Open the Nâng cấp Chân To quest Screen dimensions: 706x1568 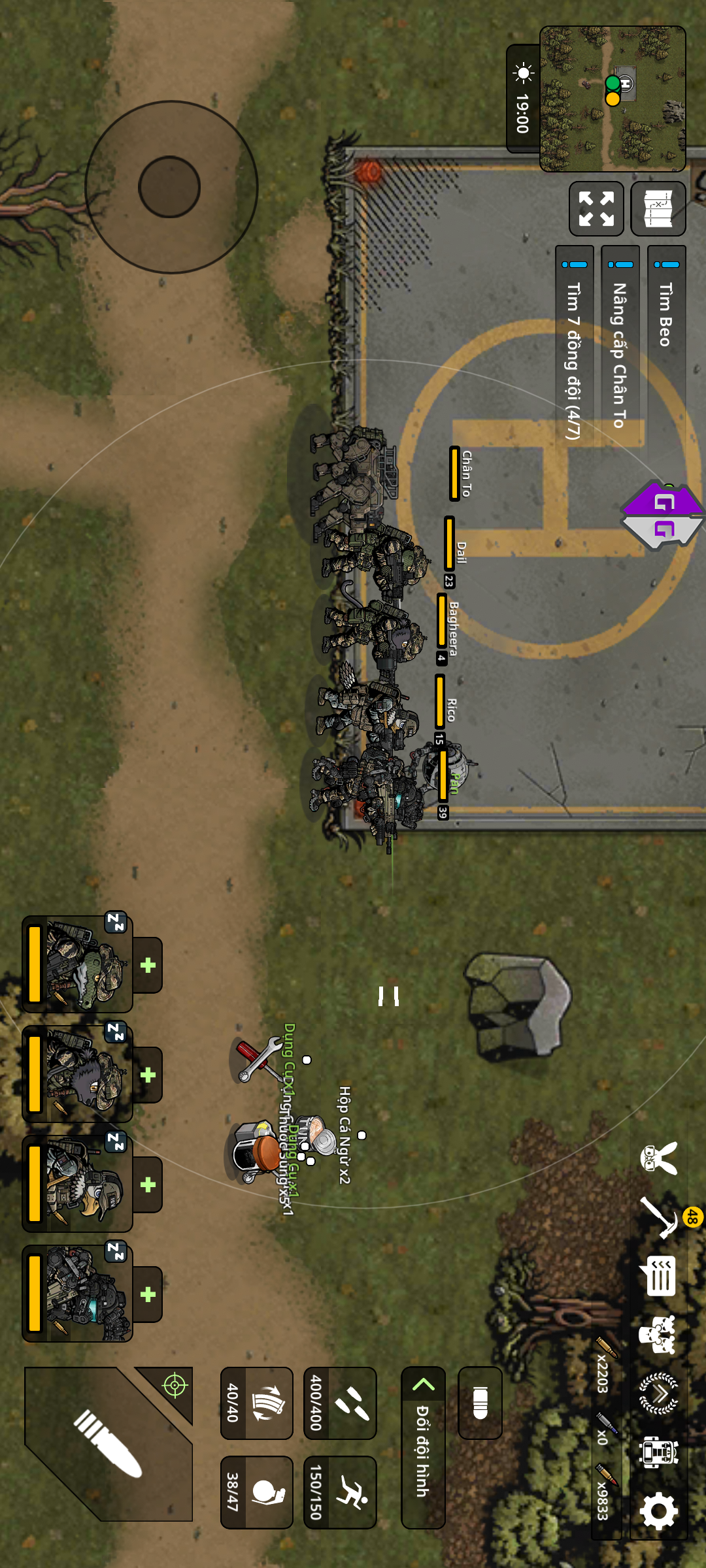(x=620, y=346)
